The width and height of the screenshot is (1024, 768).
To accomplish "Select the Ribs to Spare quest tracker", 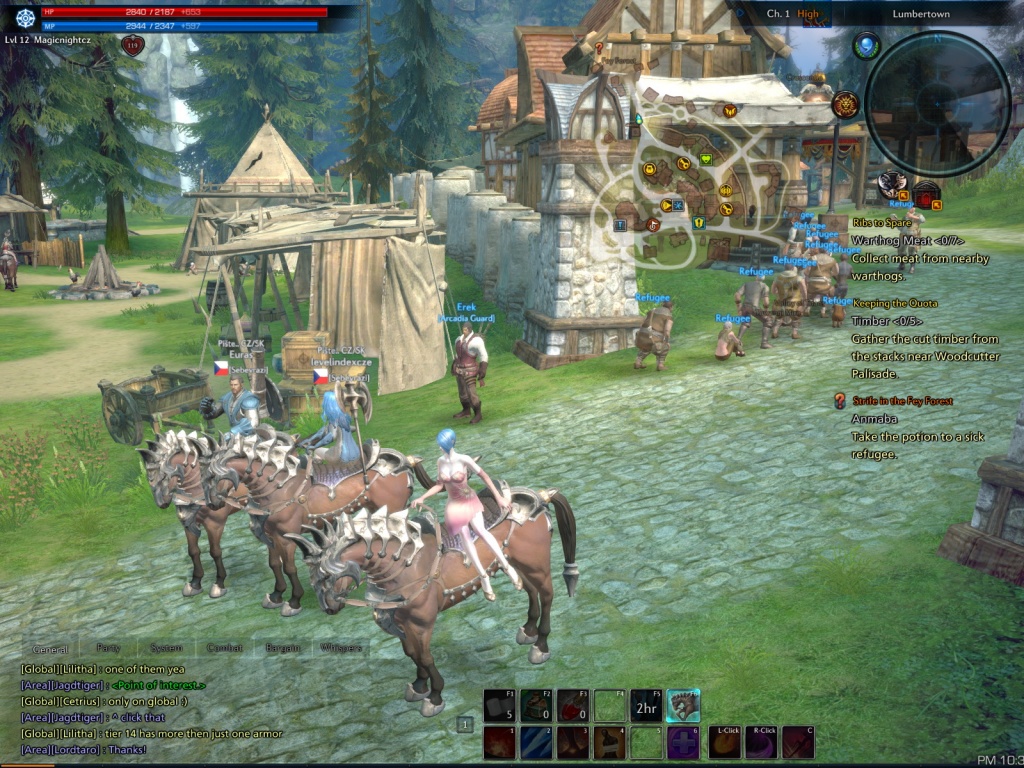I will (x=882, y=223).
